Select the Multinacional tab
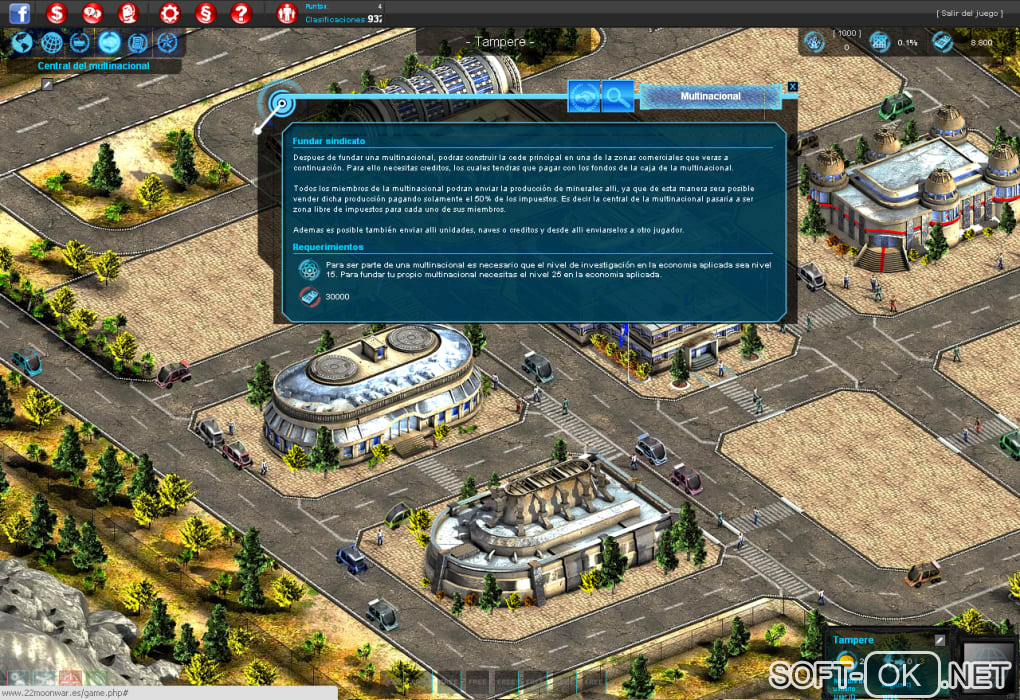The image size is (1020, 700). [710, 96]
